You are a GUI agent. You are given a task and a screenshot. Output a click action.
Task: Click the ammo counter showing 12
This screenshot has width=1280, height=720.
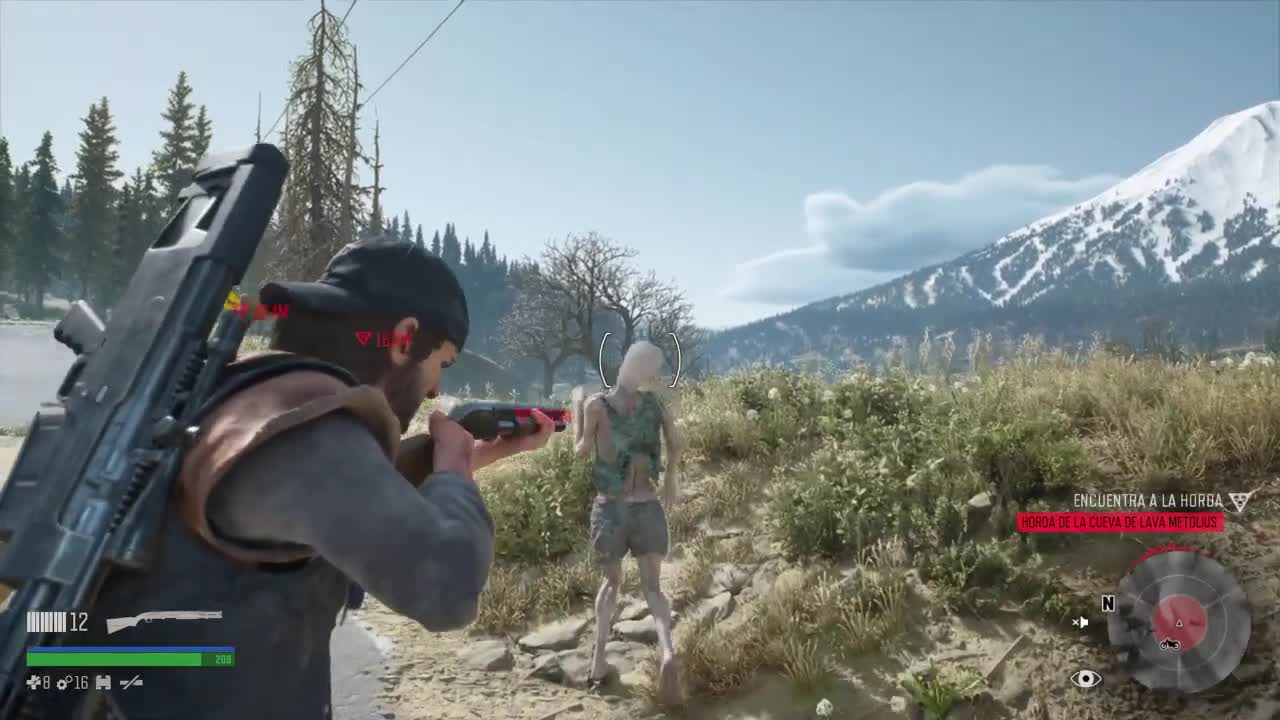tap(78, 621)
